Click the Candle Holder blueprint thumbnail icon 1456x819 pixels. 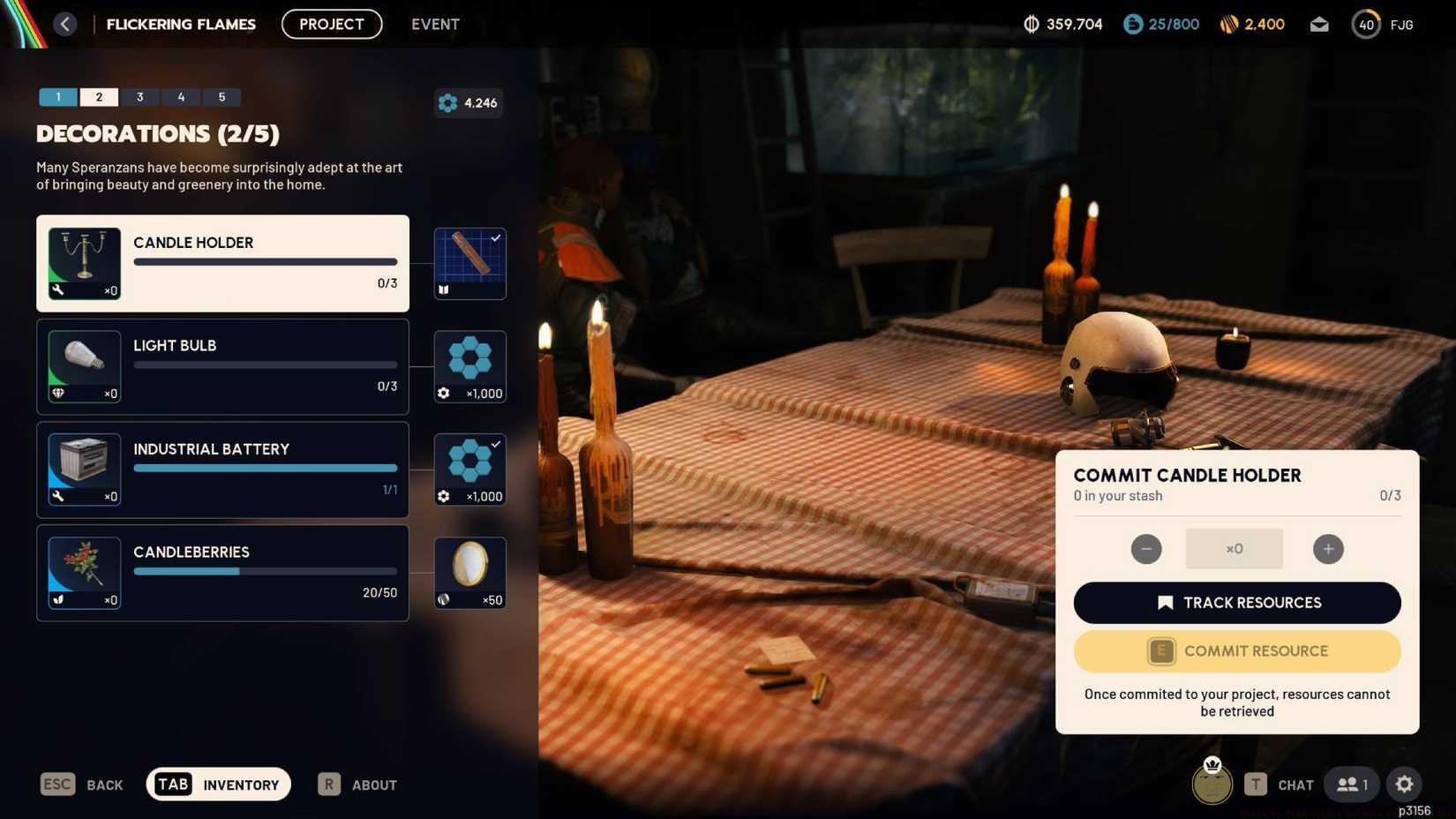click(x=469, y=262)
